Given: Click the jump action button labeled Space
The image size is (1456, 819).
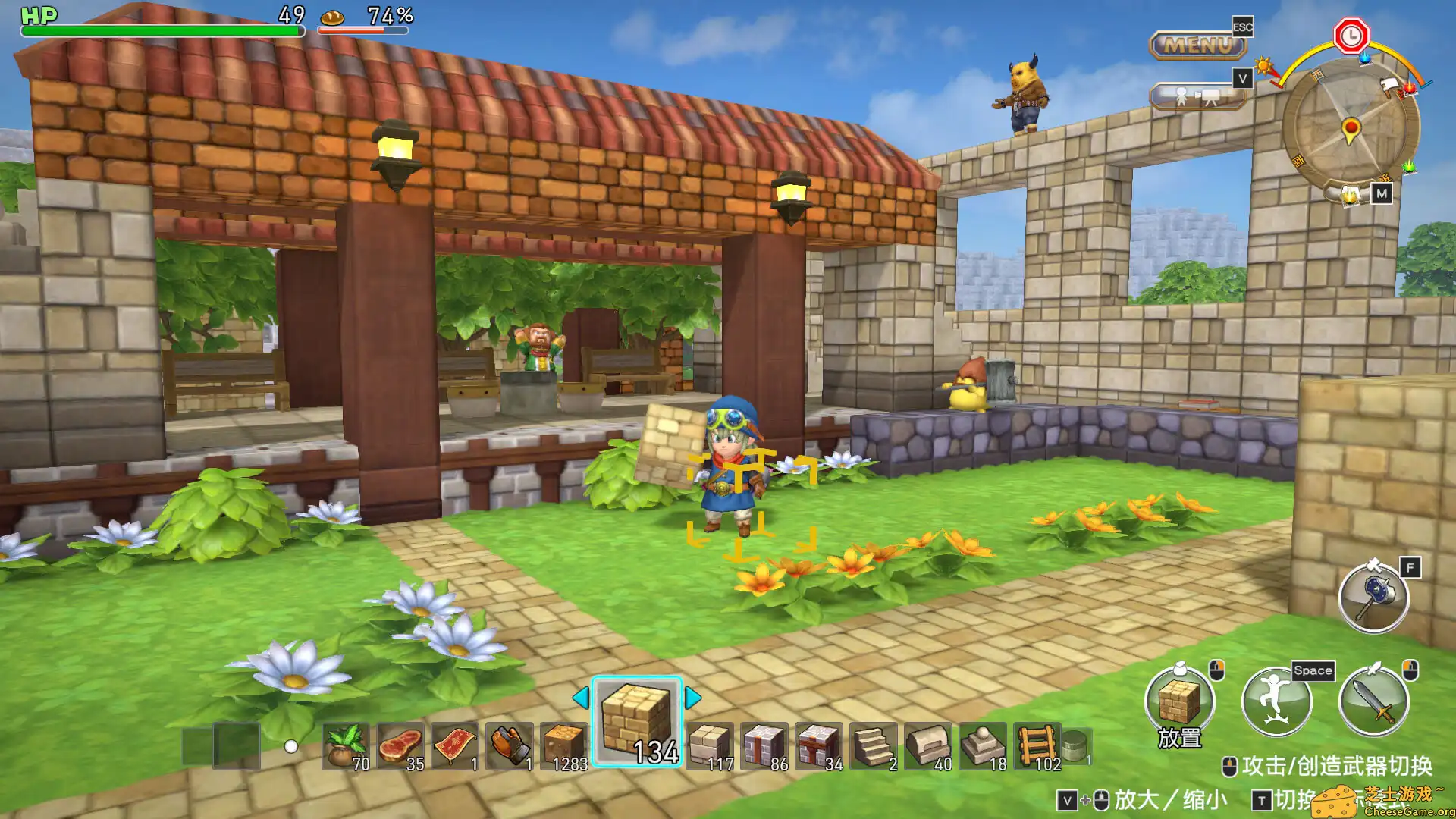Looking at the screenshot, I should click(1276, 701).
